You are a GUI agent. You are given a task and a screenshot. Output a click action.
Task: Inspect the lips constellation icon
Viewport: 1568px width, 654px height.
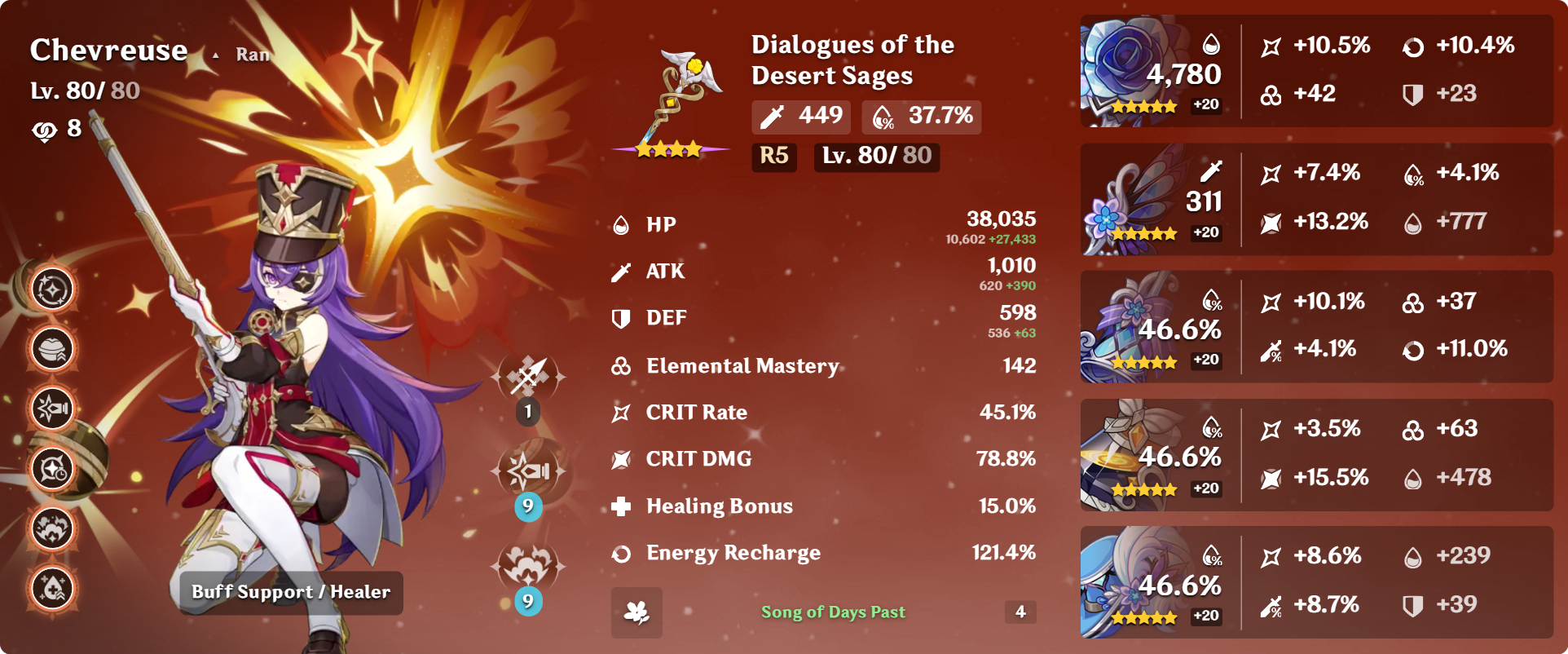pyautogui.click(x=53, y=349)
